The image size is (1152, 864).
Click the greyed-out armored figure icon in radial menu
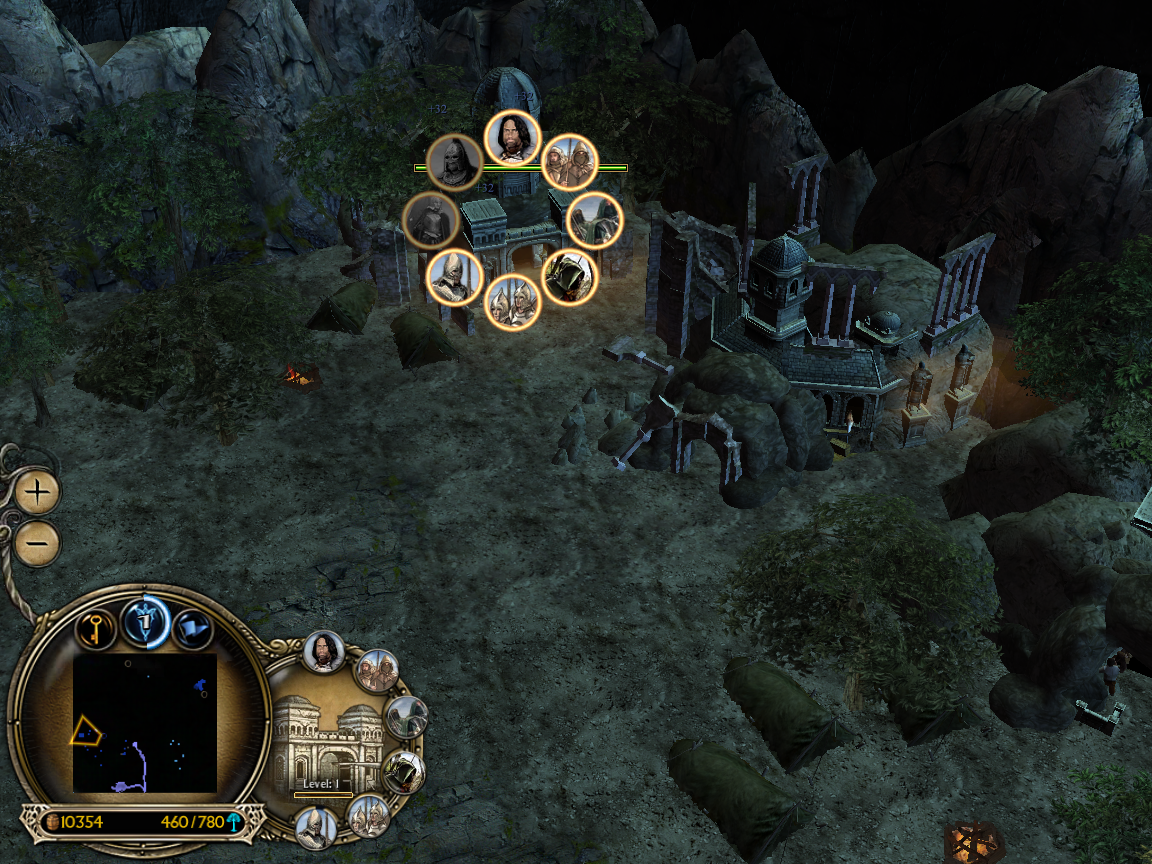point(431,221)
